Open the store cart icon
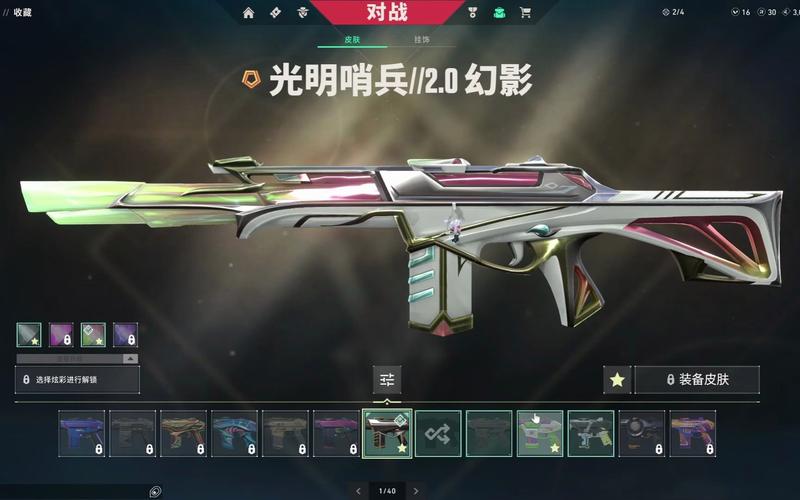800x500 pixels. (526, 13)
